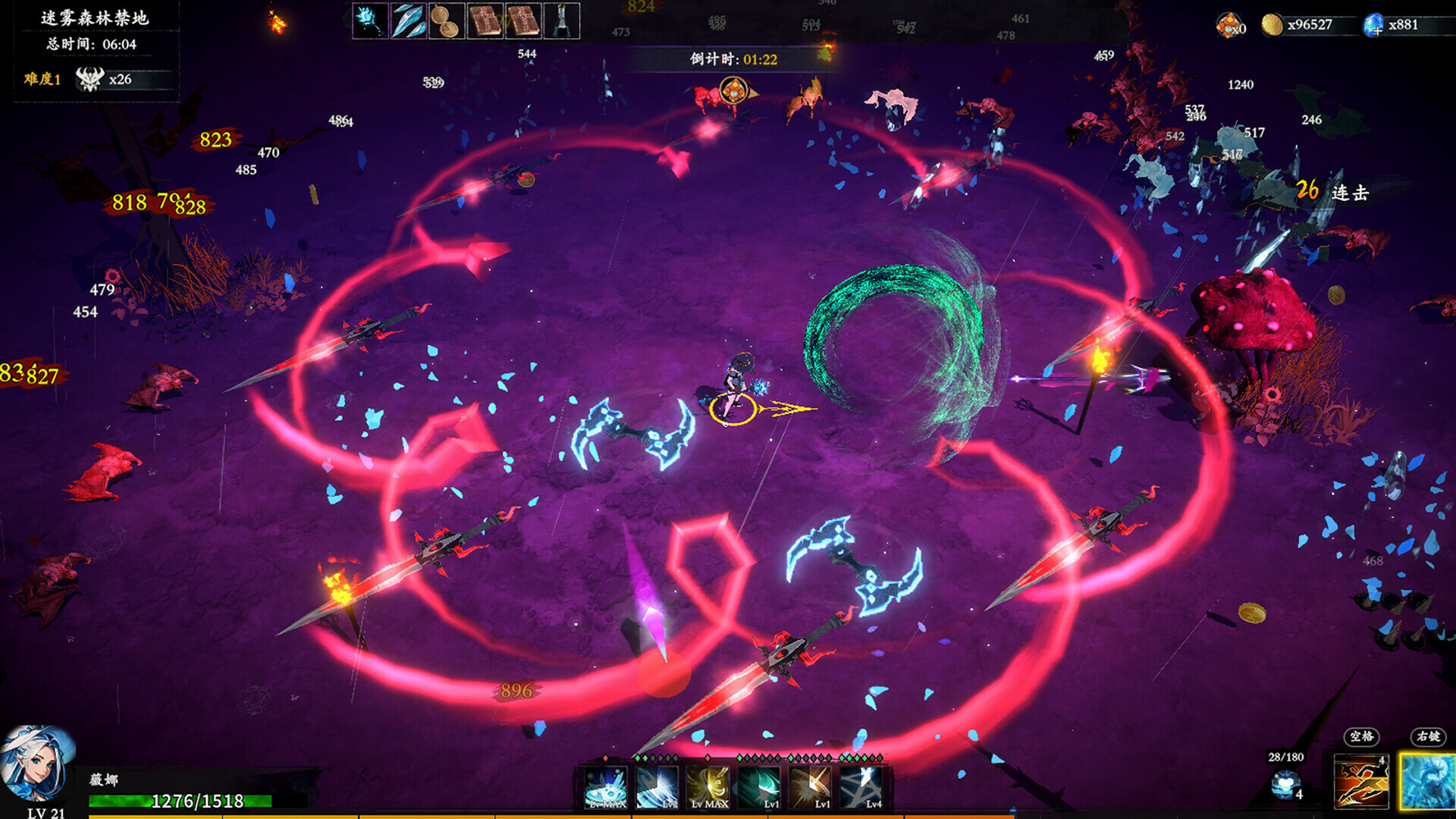Click the ice staff weapon slot icon

pos(370,20)
